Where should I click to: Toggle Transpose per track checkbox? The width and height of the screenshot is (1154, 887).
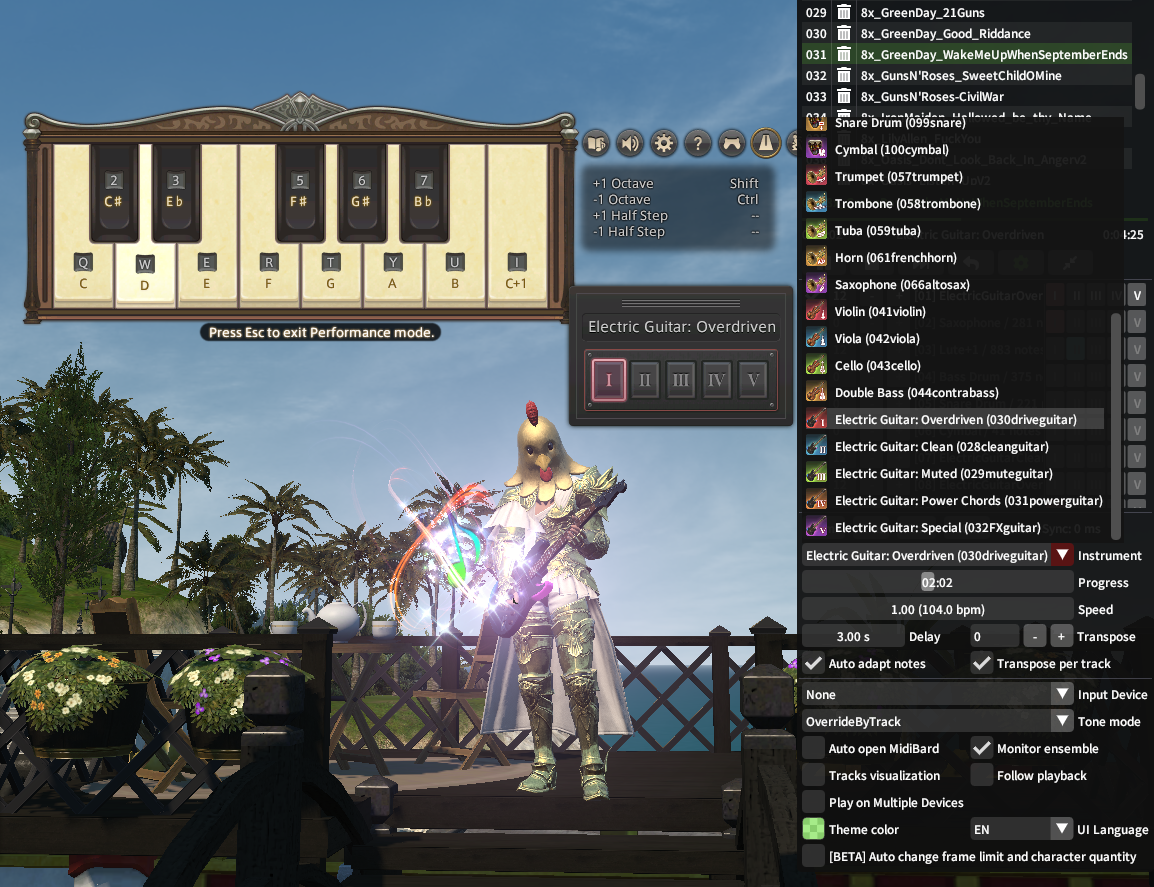pyautogui.click(x=982, y=664)
